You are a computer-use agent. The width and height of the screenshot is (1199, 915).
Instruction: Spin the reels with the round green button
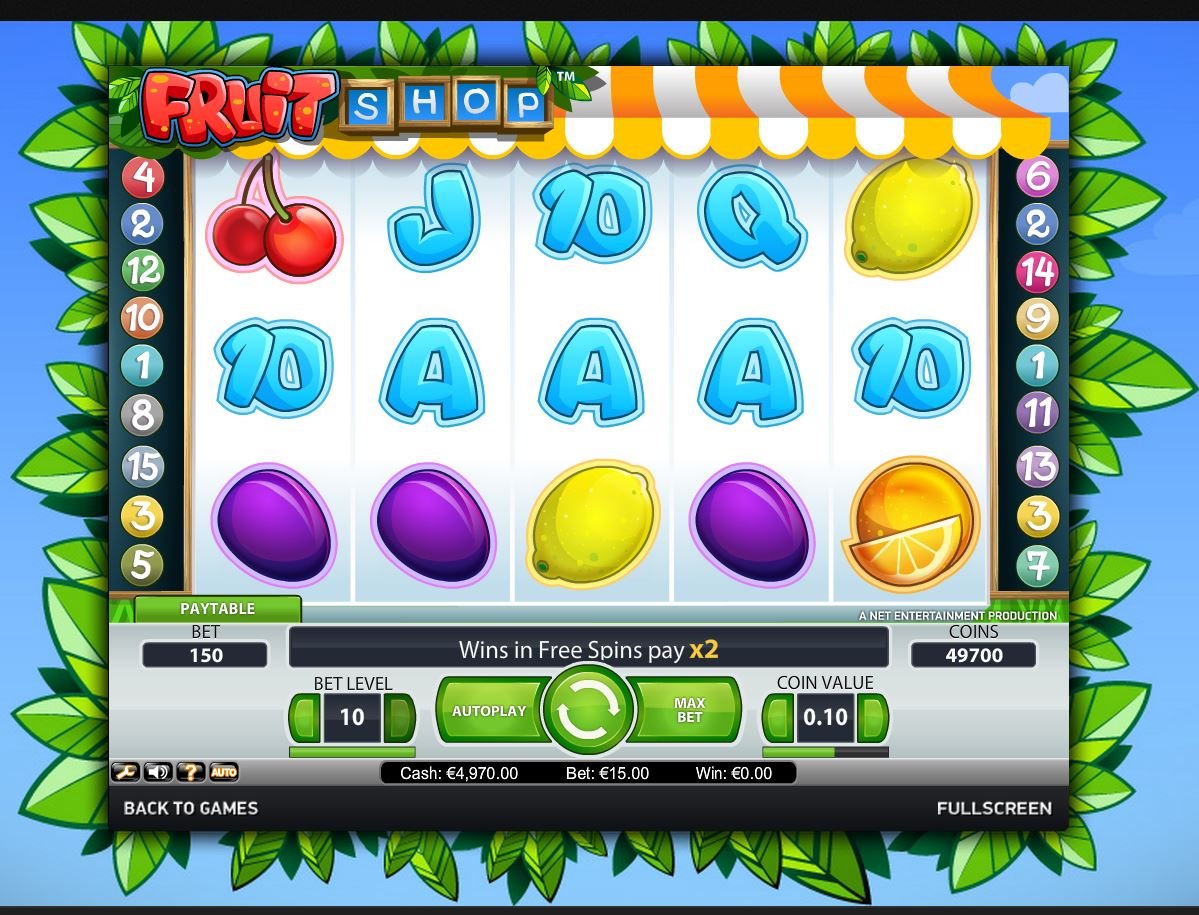(588, 711)
